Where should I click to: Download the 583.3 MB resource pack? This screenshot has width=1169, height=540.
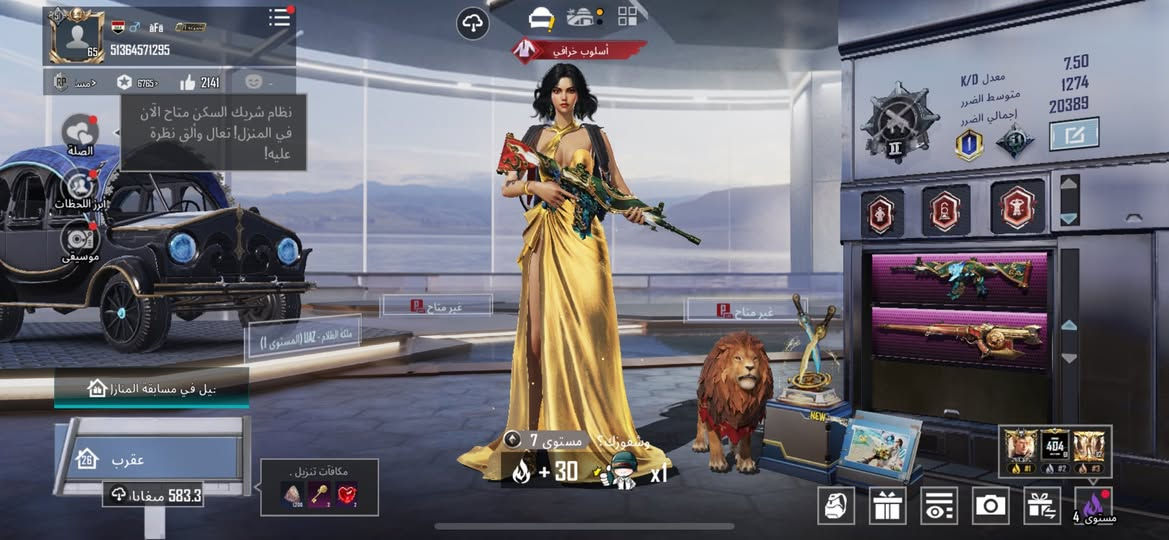[155, 494]
